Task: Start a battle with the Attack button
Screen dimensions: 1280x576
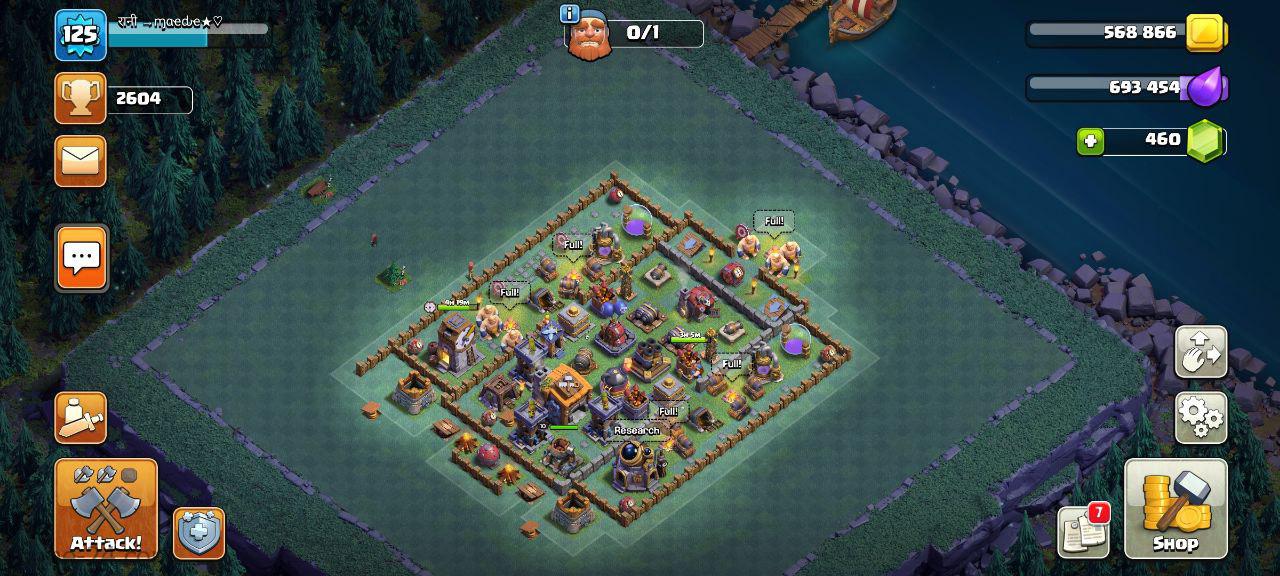Action: [x=106, y=508]
